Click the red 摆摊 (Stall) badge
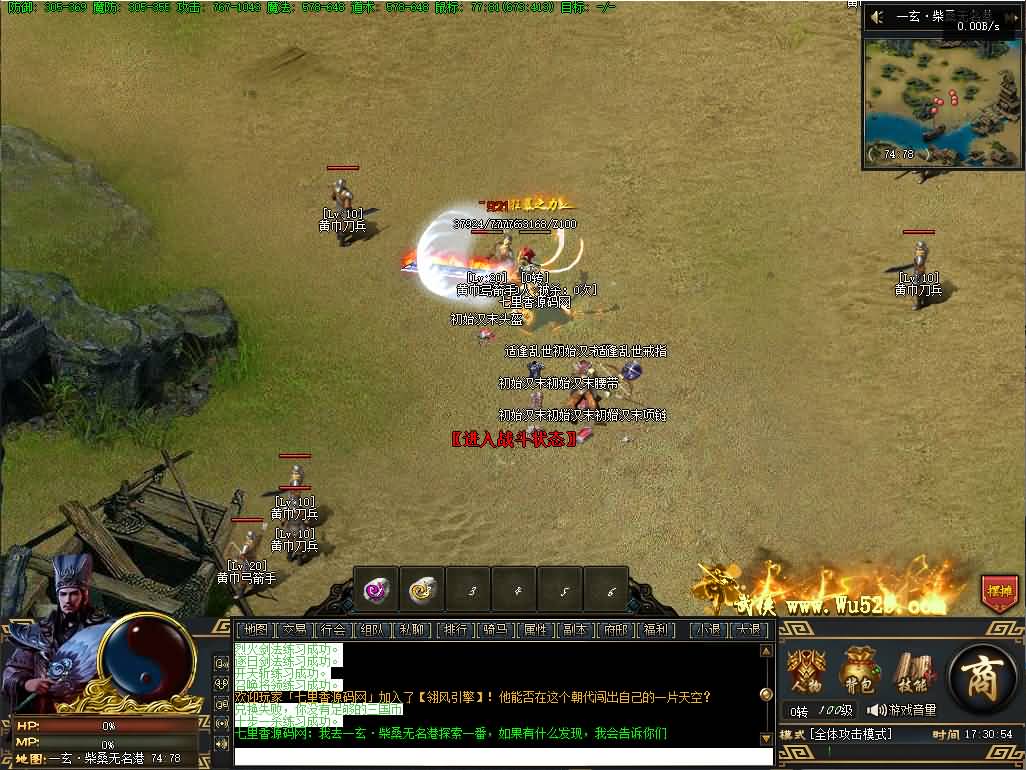The width and height of the screenshot is (1026, 770). [x=999, y=592]
